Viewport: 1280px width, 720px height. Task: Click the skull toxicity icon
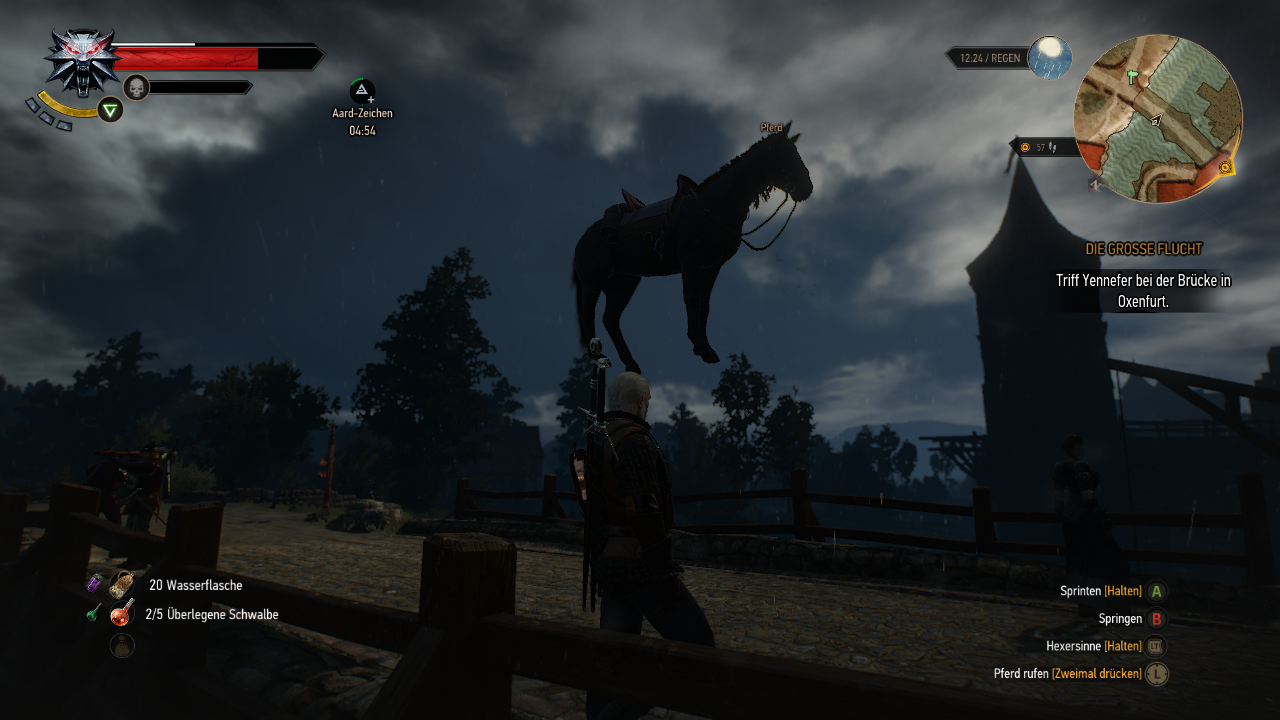point(136,88)
